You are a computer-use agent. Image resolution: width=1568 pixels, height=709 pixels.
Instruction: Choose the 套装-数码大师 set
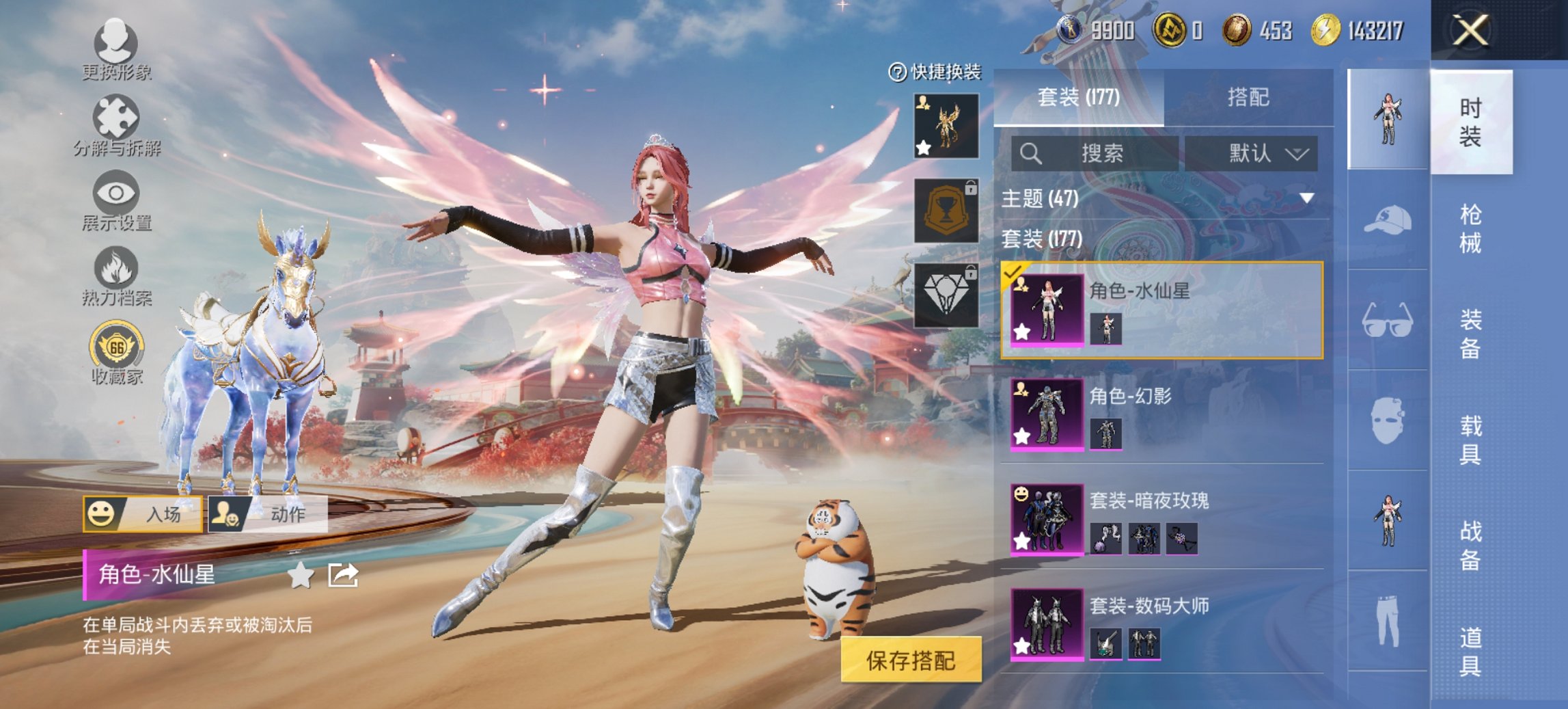click(1161, 624)
